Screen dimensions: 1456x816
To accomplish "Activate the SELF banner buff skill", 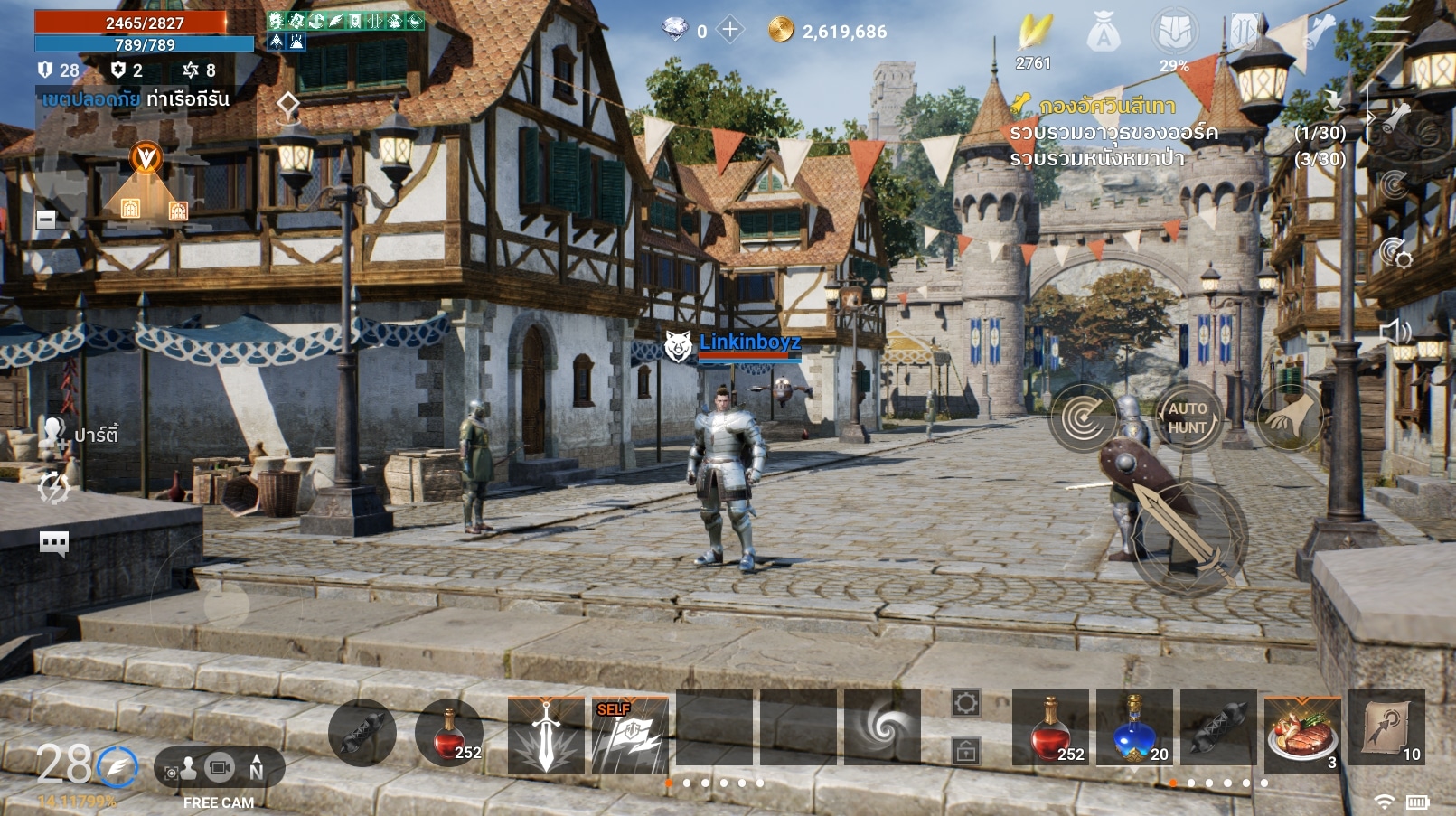I will click(x=630, y=735).
